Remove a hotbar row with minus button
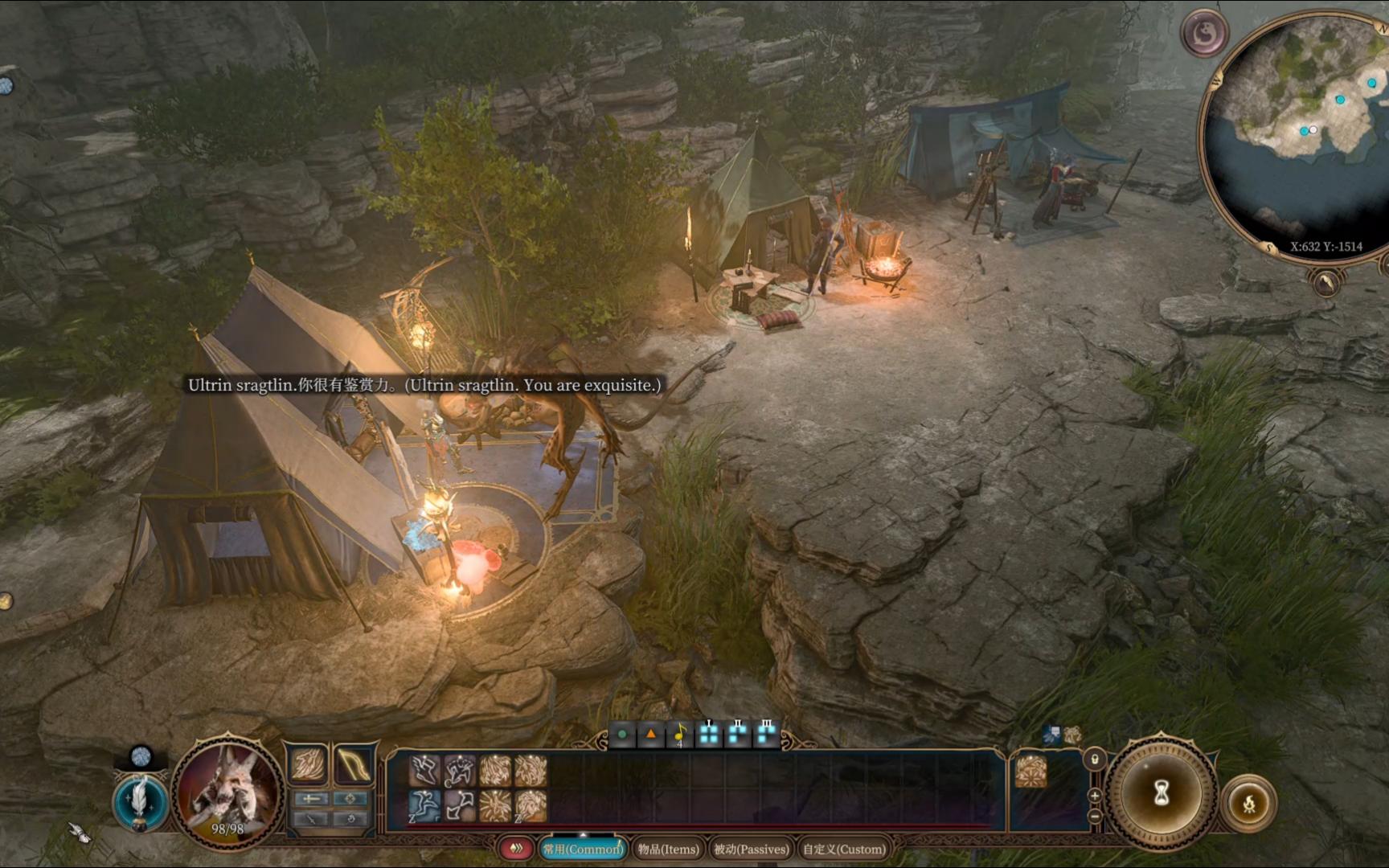Viewport: 1389px width, 868px height. pyautogui.click(x=1094, y=816)
